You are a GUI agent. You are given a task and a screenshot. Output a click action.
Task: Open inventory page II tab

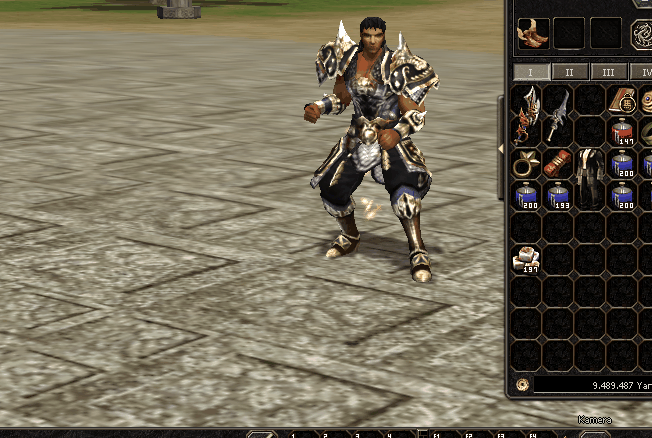(x=570, y=72)
